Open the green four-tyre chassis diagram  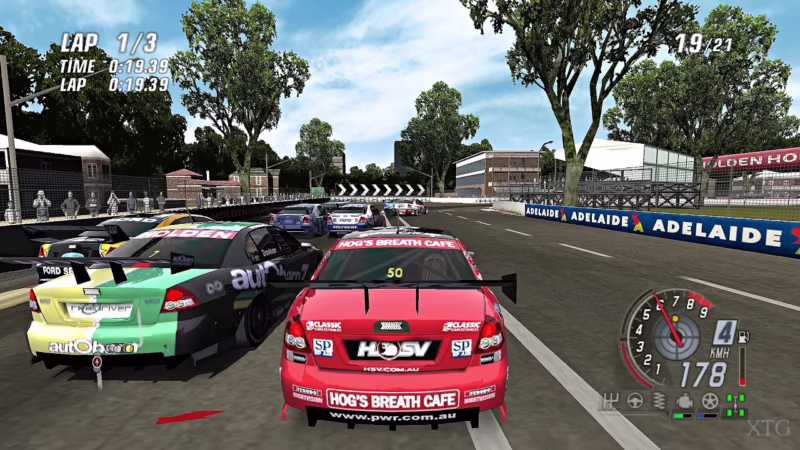(x=736, y=405)
